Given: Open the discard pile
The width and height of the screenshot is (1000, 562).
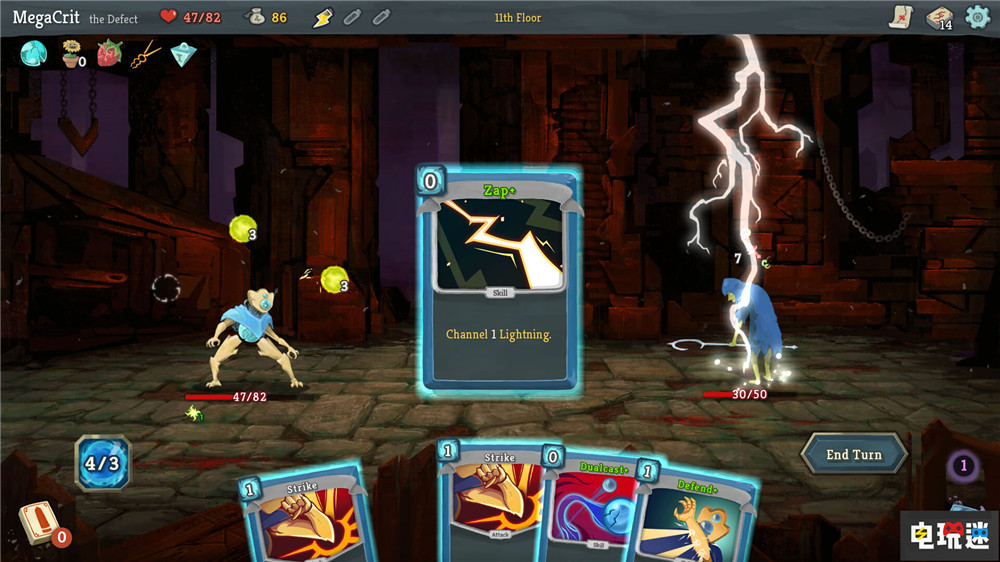Looking at the screenshot, I should [x=962, y=466].
